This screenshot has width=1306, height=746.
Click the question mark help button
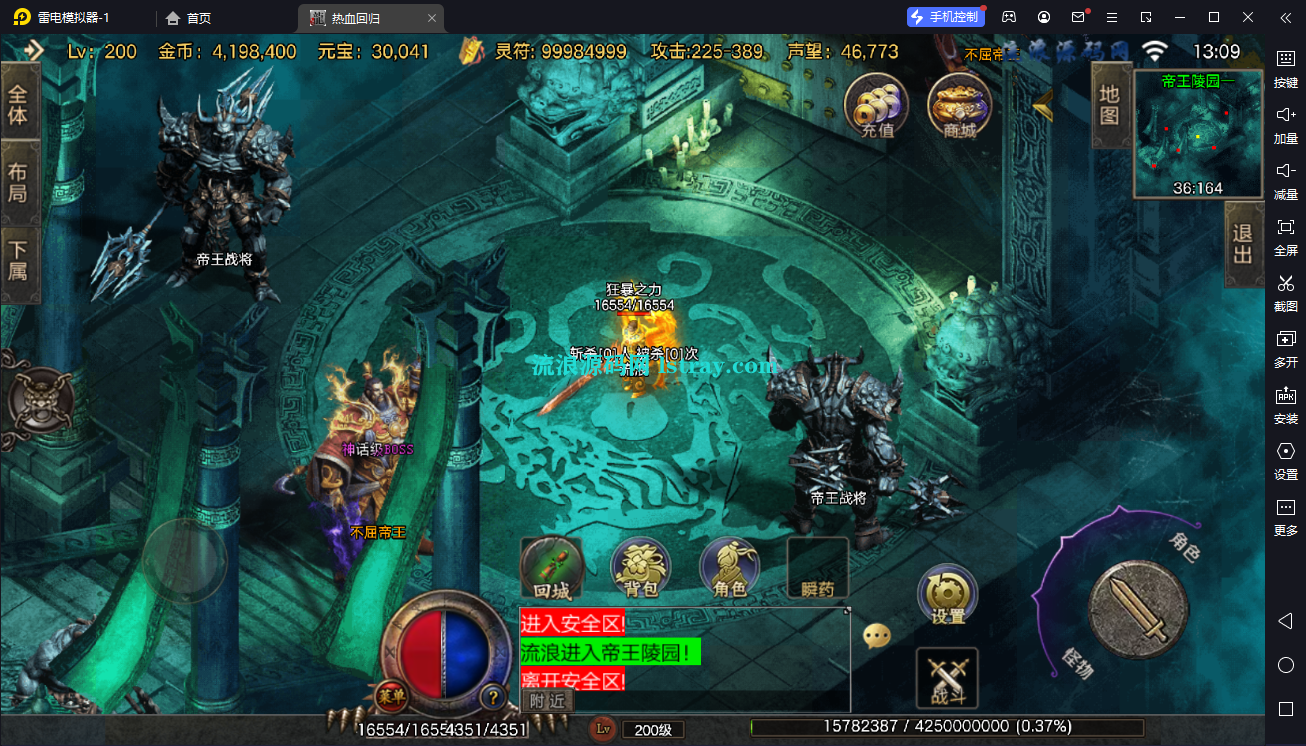point(491,696)
